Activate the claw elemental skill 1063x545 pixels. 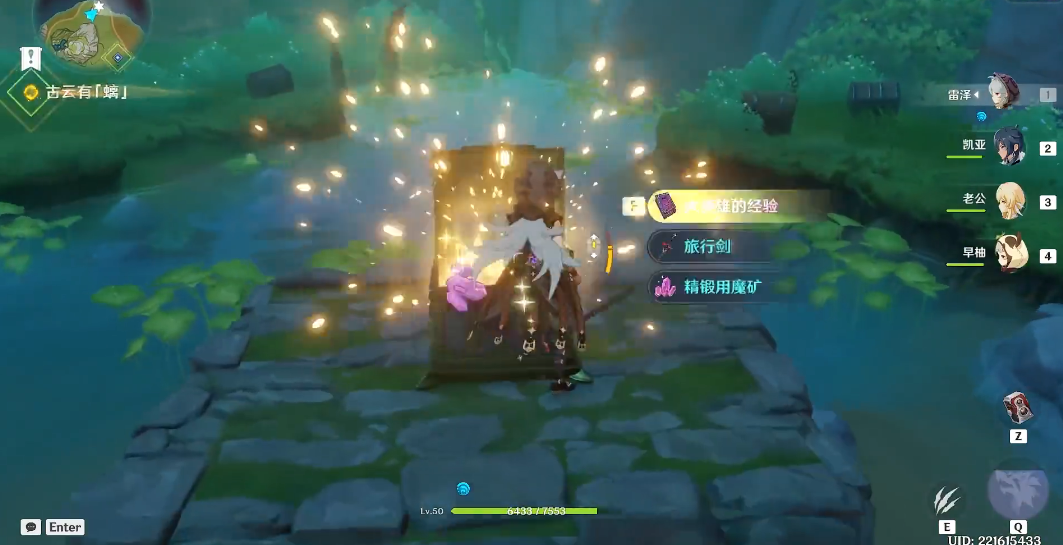(x=946, y=499)
